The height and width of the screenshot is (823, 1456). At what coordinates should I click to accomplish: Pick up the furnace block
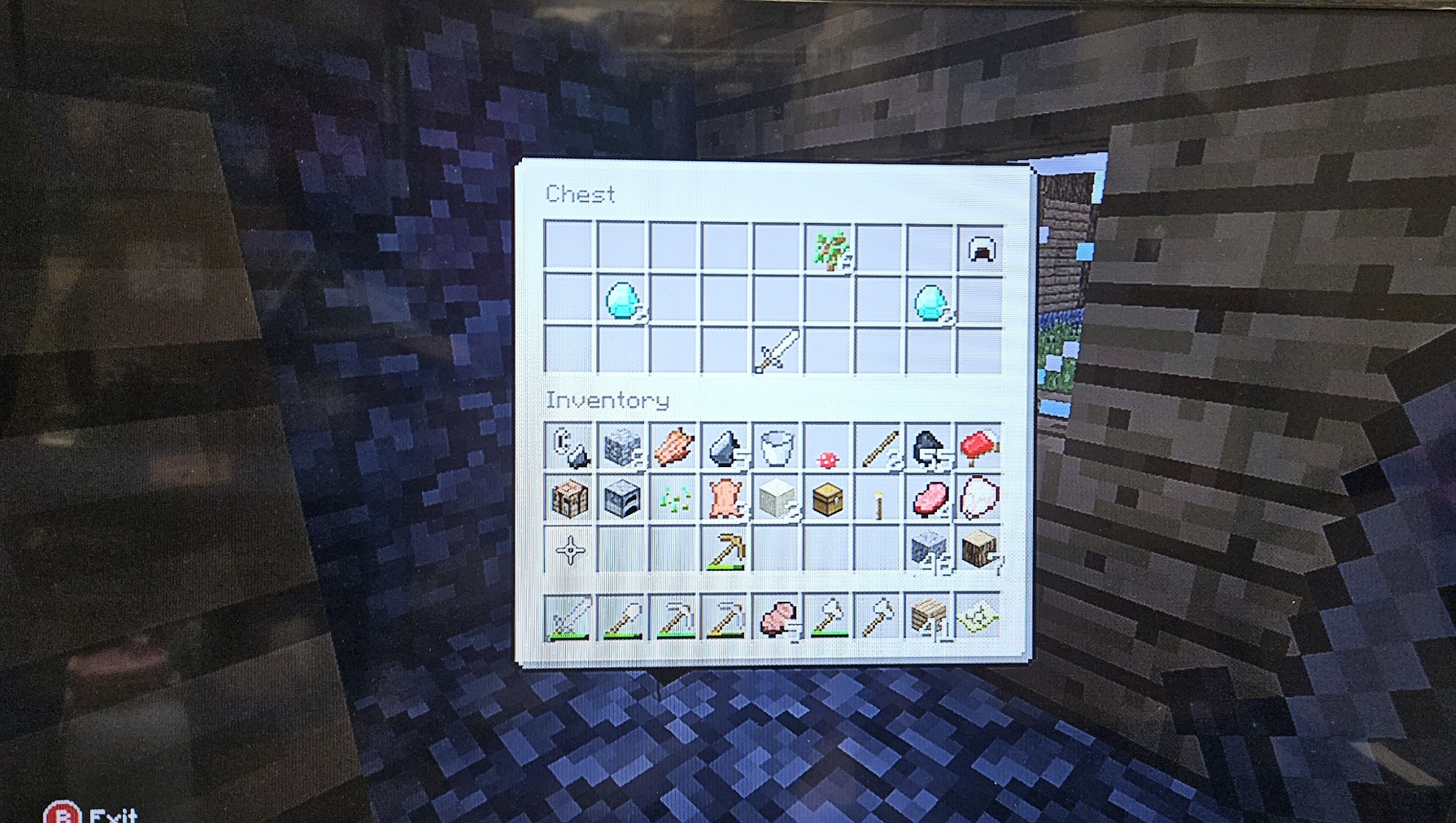pos(622,498)
